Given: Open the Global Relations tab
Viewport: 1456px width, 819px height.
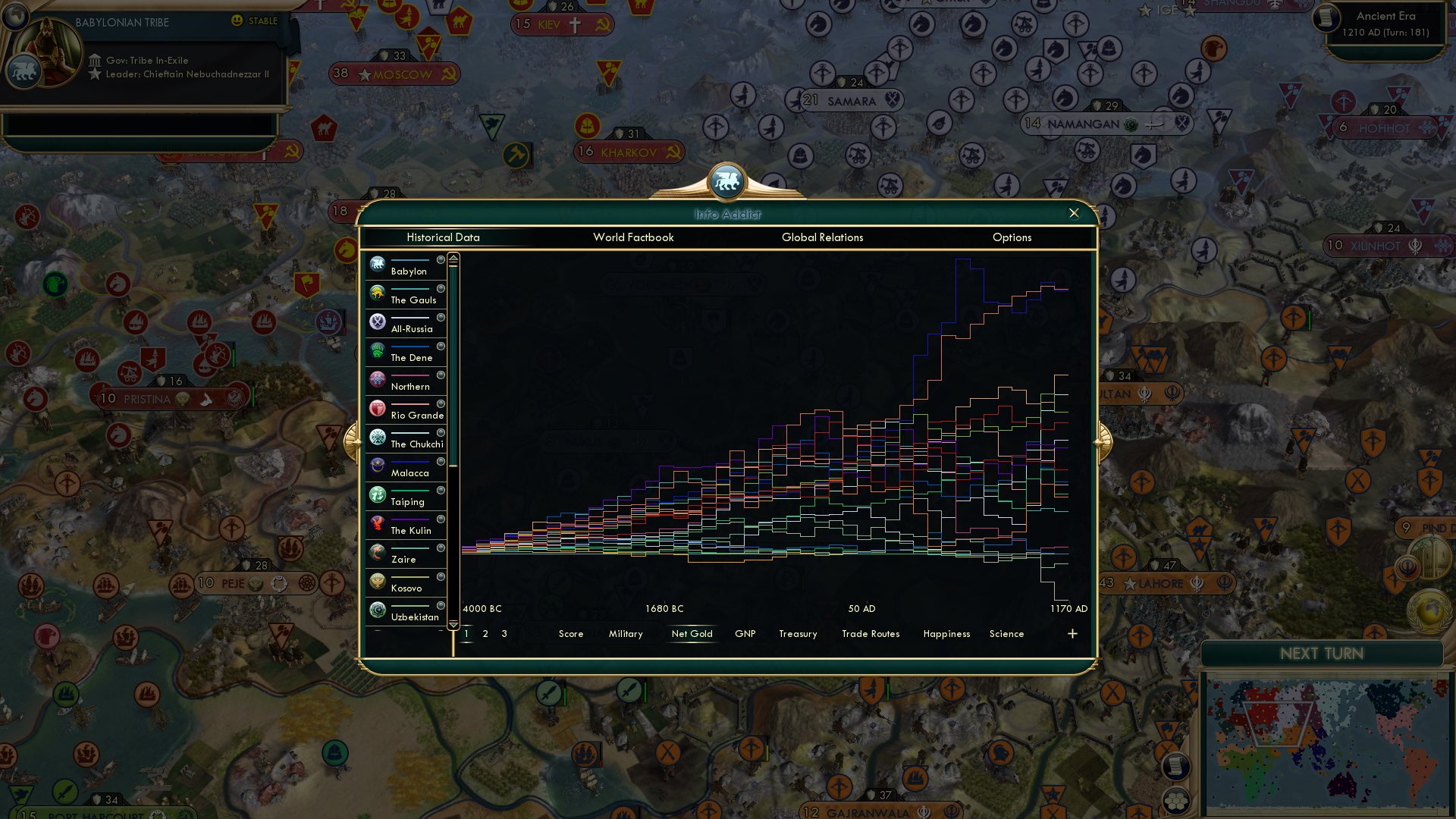Looking at the screenshot, I should click(822, 237).
